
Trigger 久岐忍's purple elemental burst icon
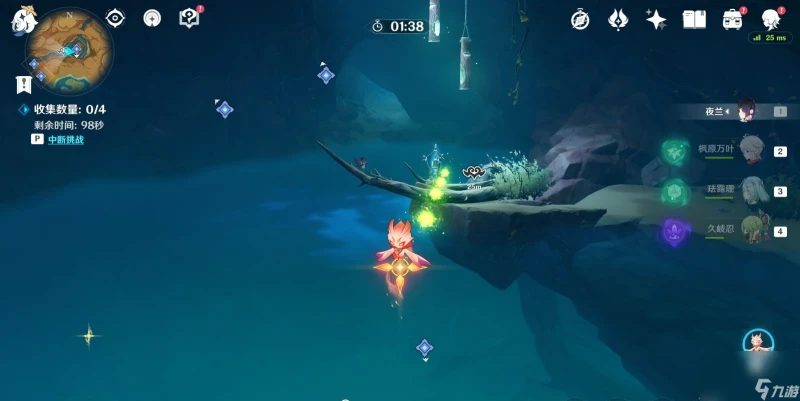(x=673, y=232)
